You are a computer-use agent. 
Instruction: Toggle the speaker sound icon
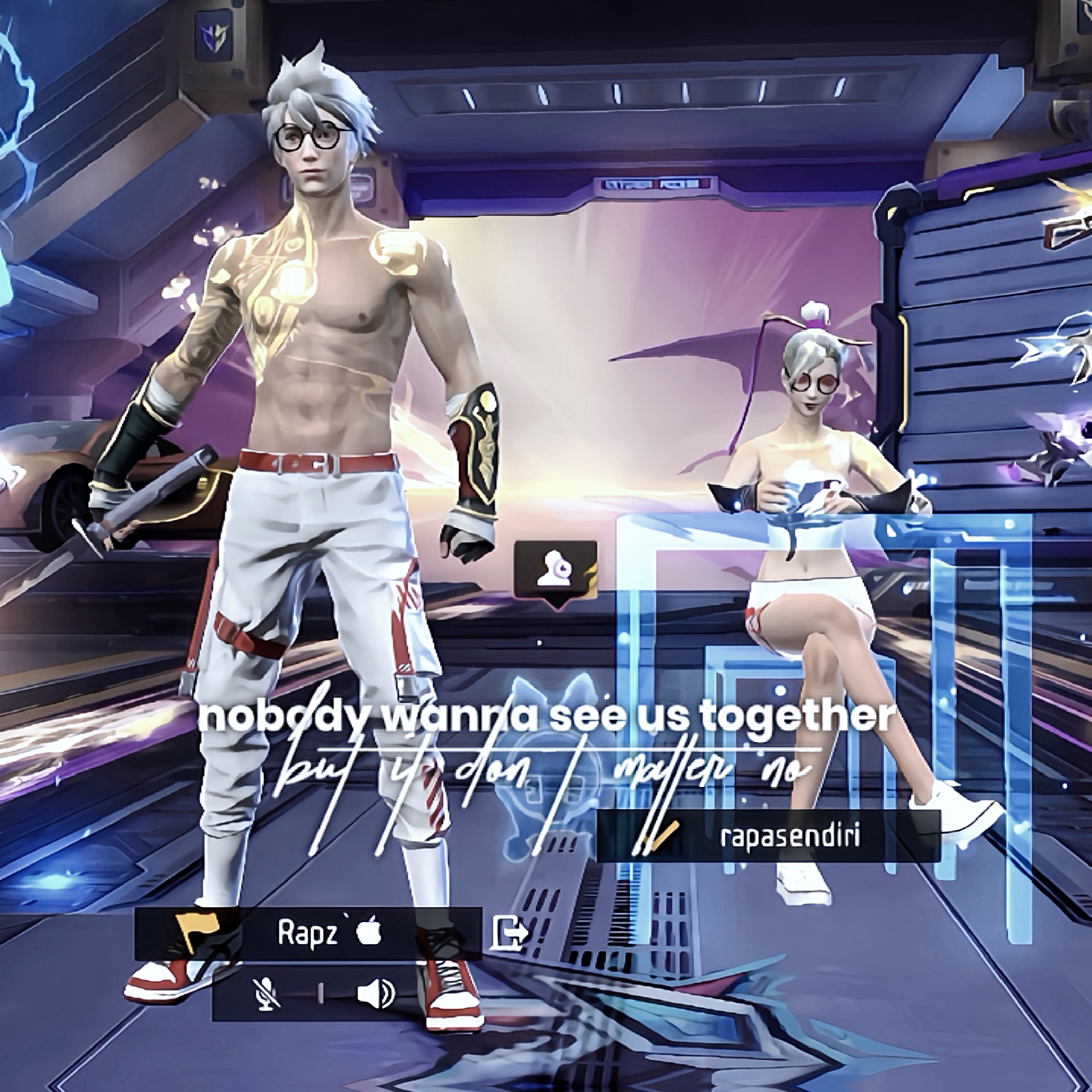tap(376, 994)
